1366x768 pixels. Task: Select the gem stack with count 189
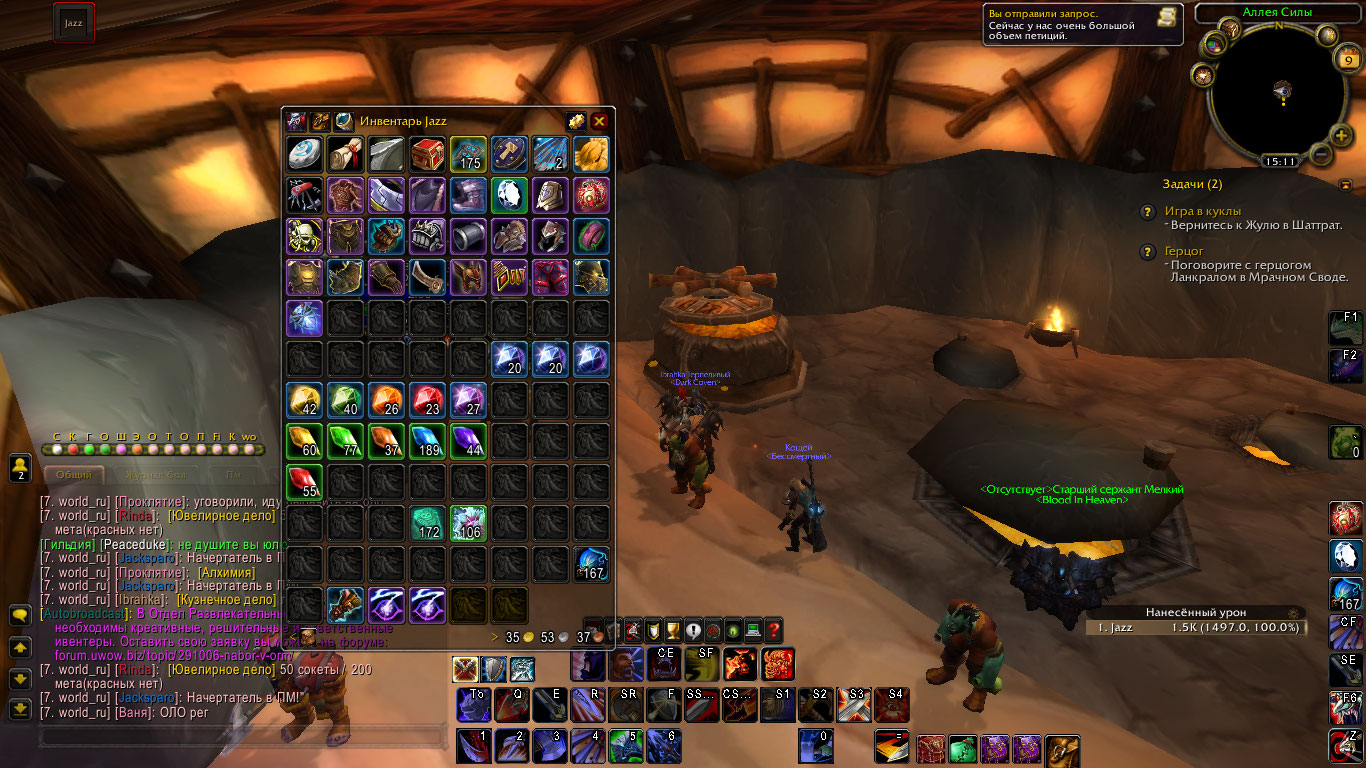pos(427,440)
